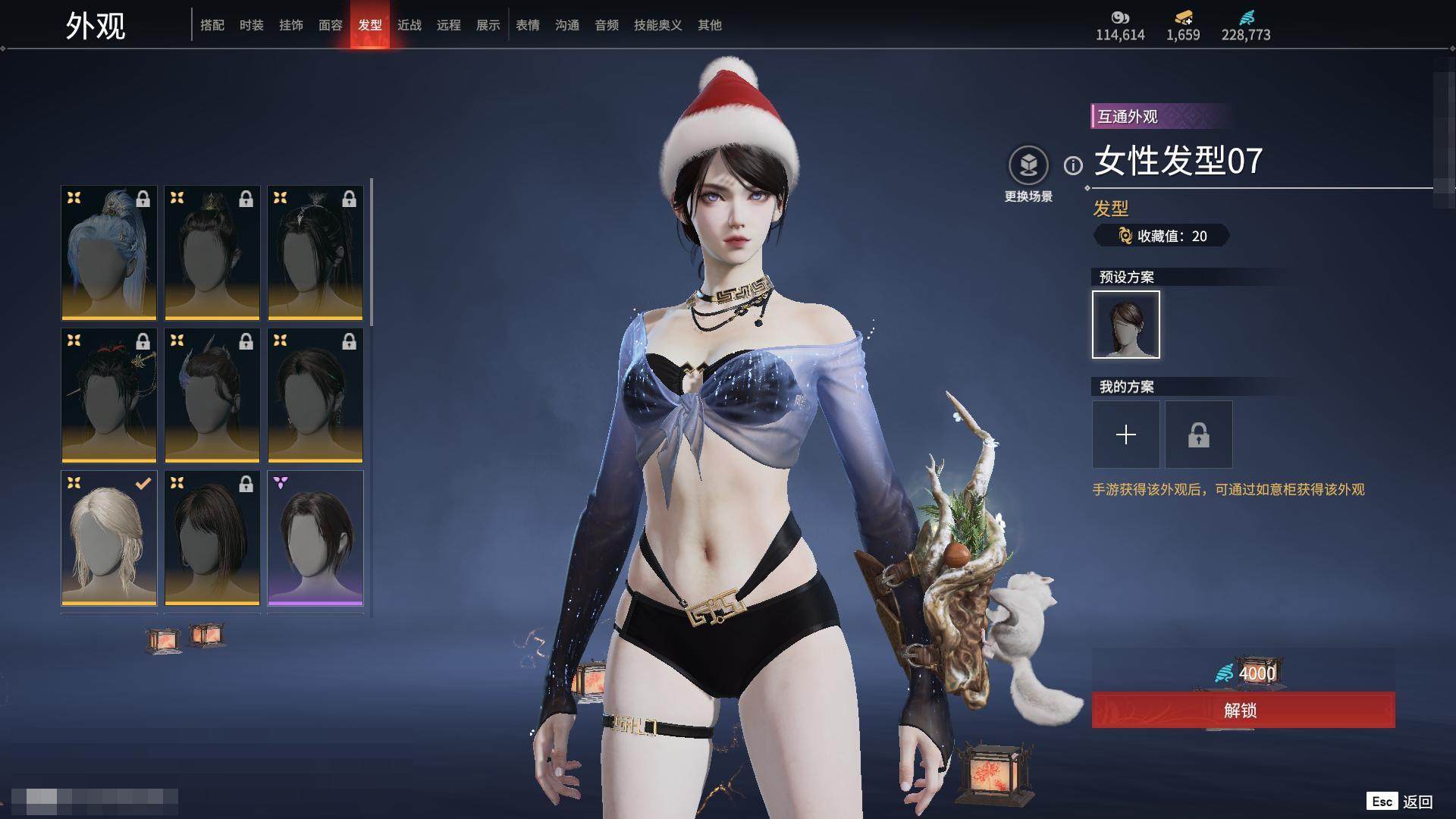Select the 挂饰 tab
The height and width of the screenshot is (819, 1456).
click(x=291, y=25)
